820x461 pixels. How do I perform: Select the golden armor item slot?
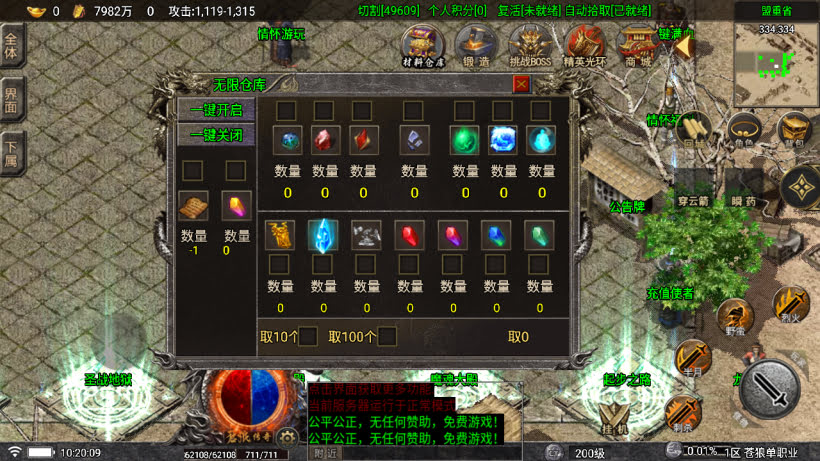(279, 234)
